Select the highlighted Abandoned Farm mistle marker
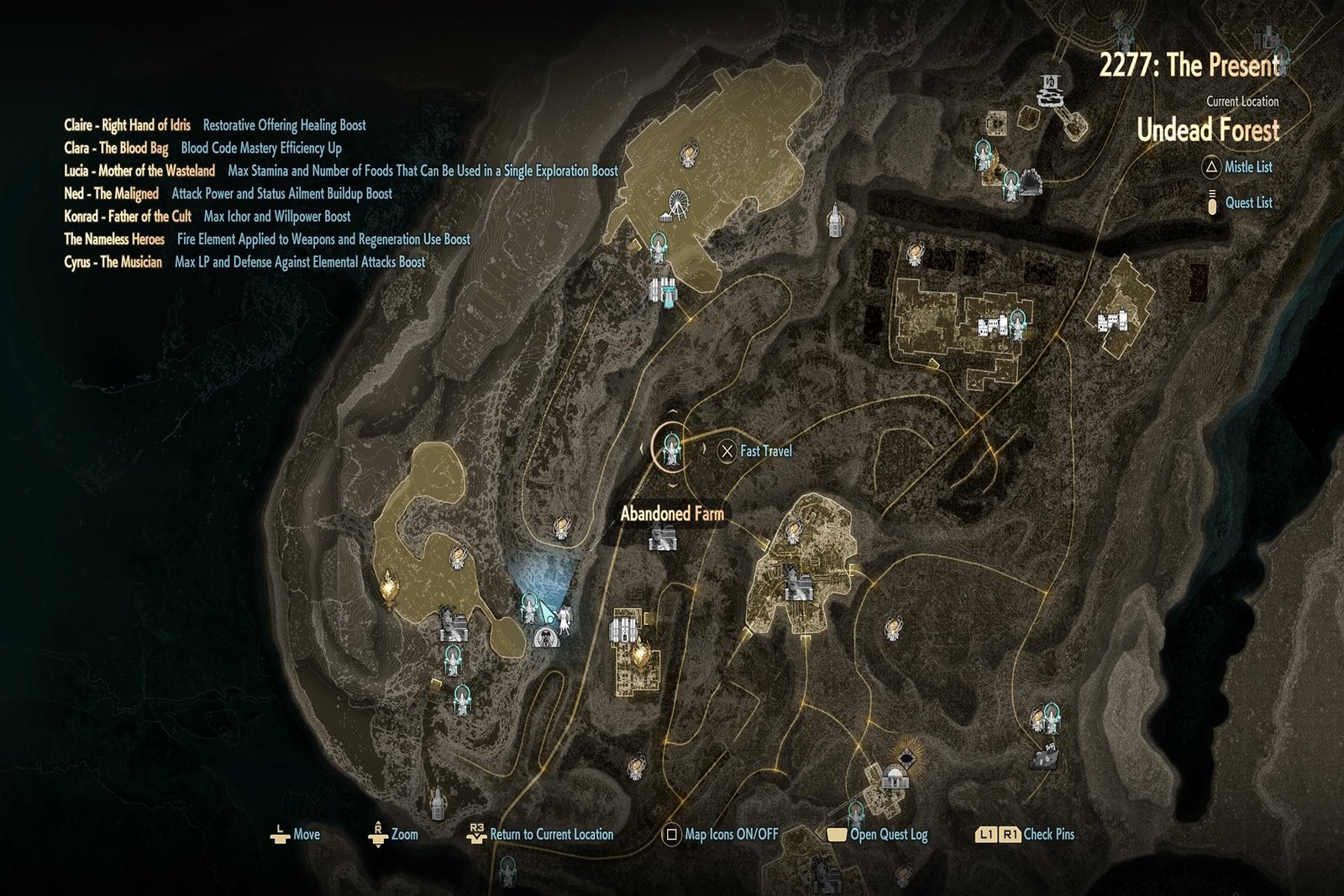1344x896 pixels. [671, 450]
